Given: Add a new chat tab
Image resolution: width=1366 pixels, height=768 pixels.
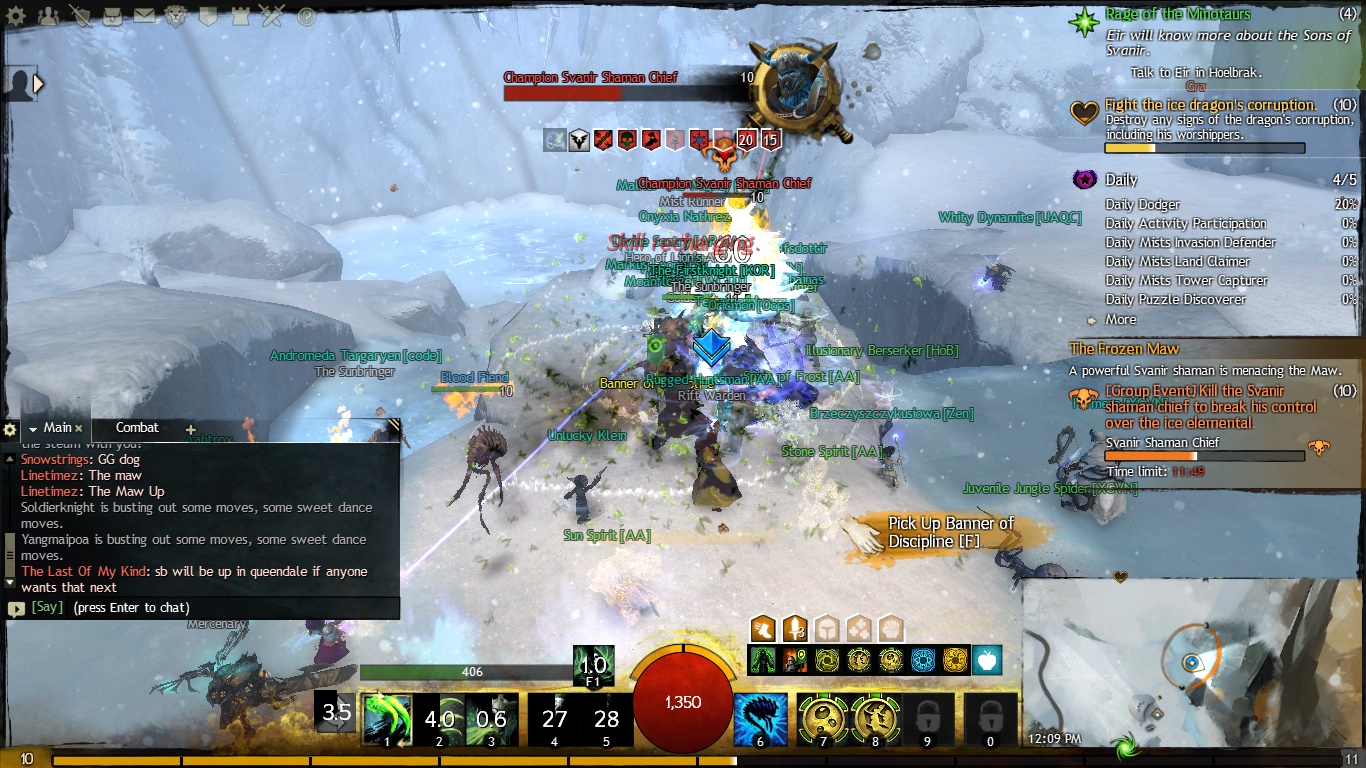Looking at the screenshot, I should (x=190, y=429).
